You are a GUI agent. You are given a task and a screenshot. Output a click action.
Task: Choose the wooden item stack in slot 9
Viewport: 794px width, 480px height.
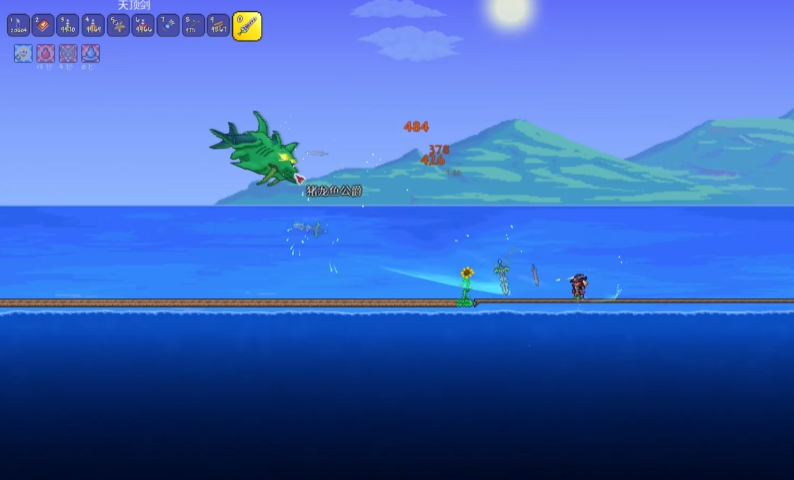[x=218, y=25]
